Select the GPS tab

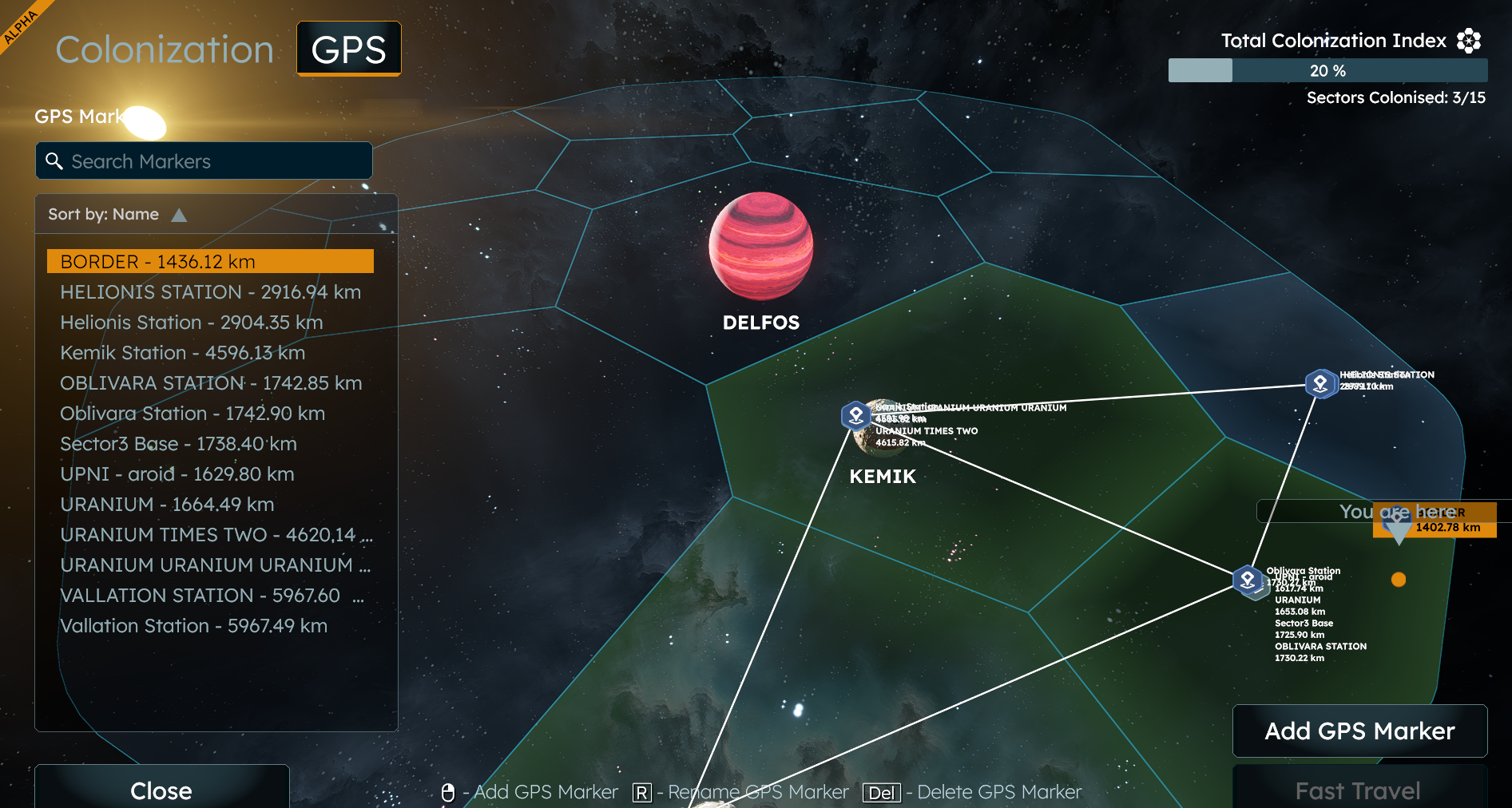[x=349, y=50]
